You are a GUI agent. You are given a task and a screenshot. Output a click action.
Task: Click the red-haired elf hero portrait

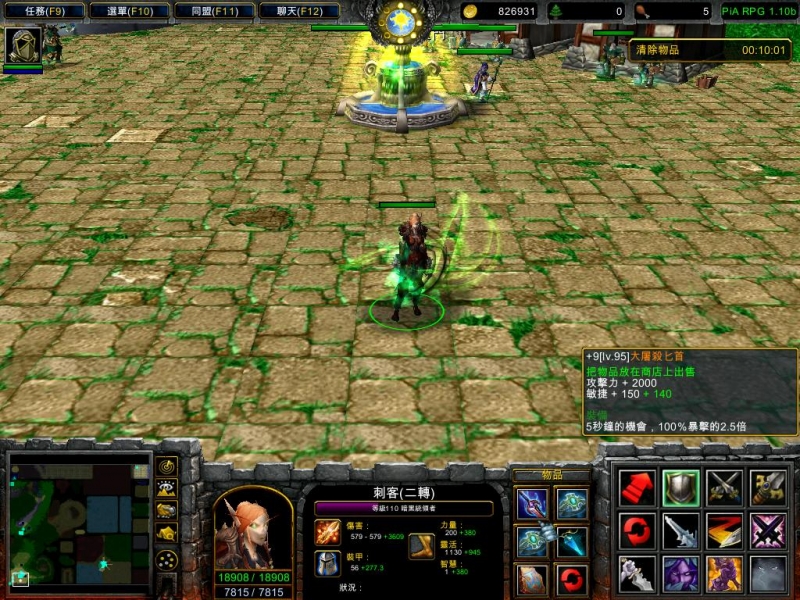[253, 528]
